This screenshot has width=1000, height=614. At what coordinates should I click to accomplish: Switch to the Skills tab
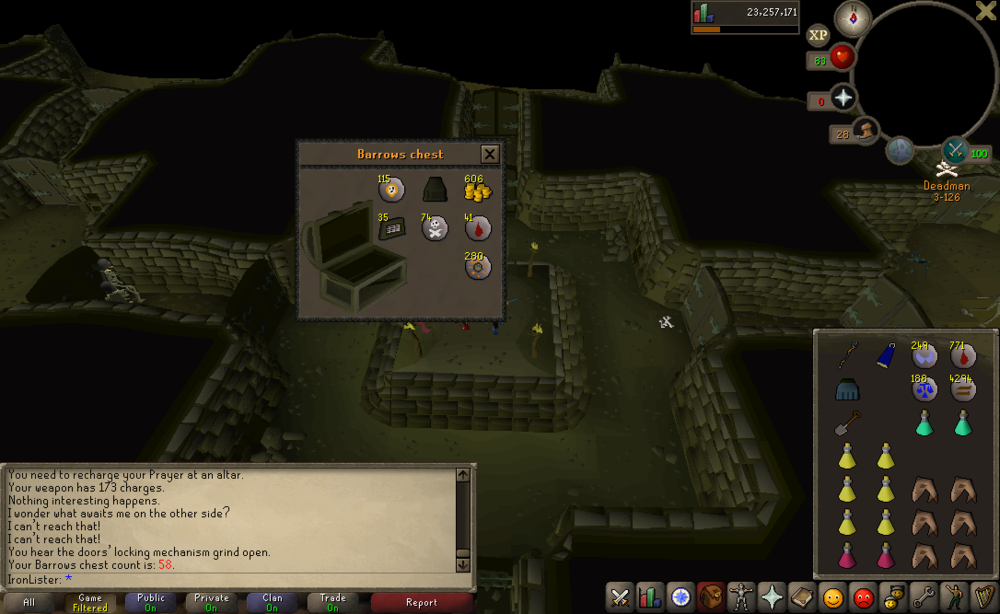pyautogui.click(x=650, y=597)
